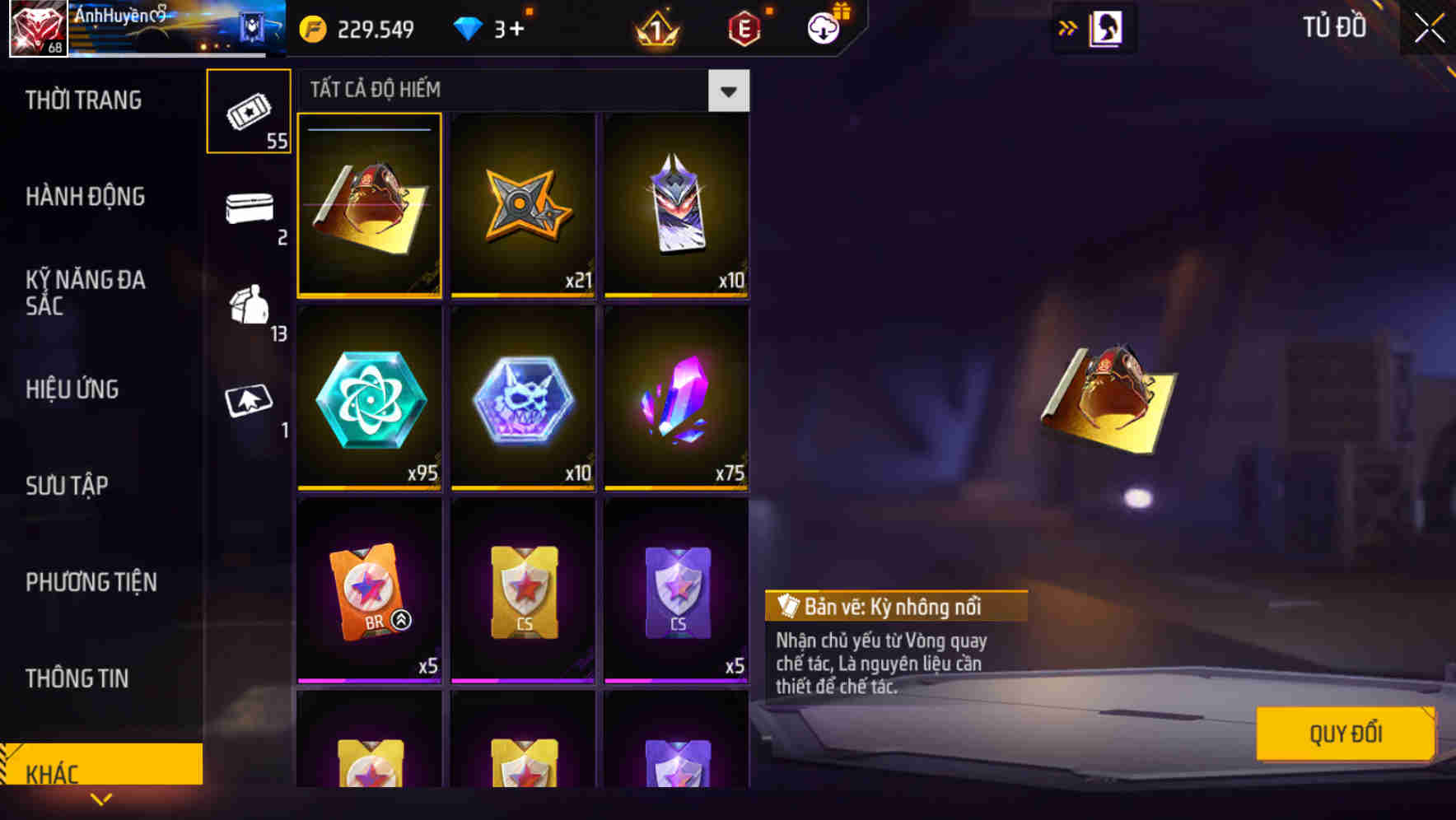Select the Bản vẽ: Kỳ nhông nổi blueprint thumbnail
This screenshot has height=820, width=1456.
tap(369, 206)
